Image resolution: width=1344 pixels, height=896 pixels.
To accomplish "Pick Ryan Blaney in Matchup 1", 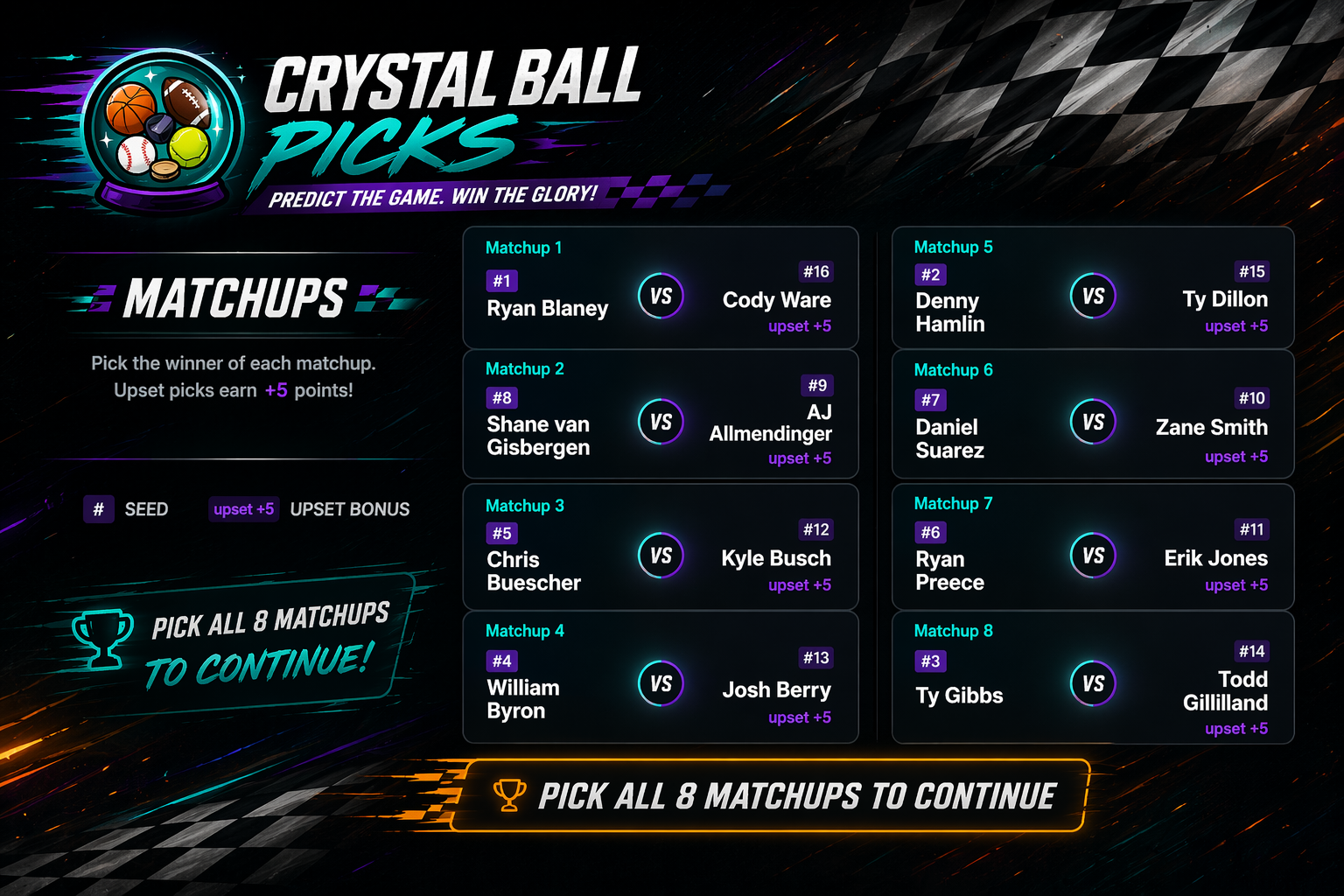I will pos(547,308).
